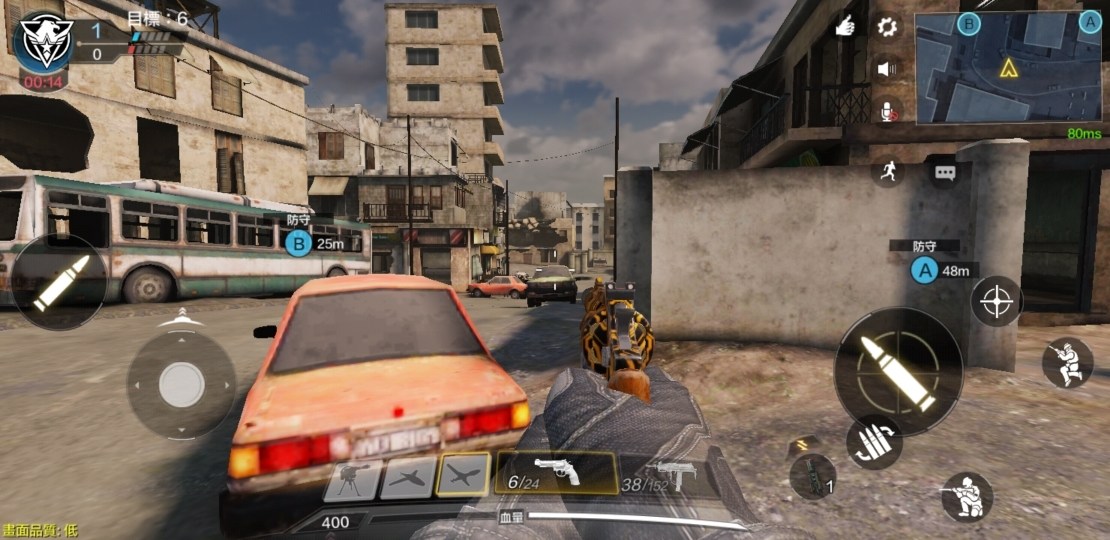The height and width of the screenshot is (540, 1110).
Task: Crouch using the kneeling soldier button
Action: click(x=967, y=497)
